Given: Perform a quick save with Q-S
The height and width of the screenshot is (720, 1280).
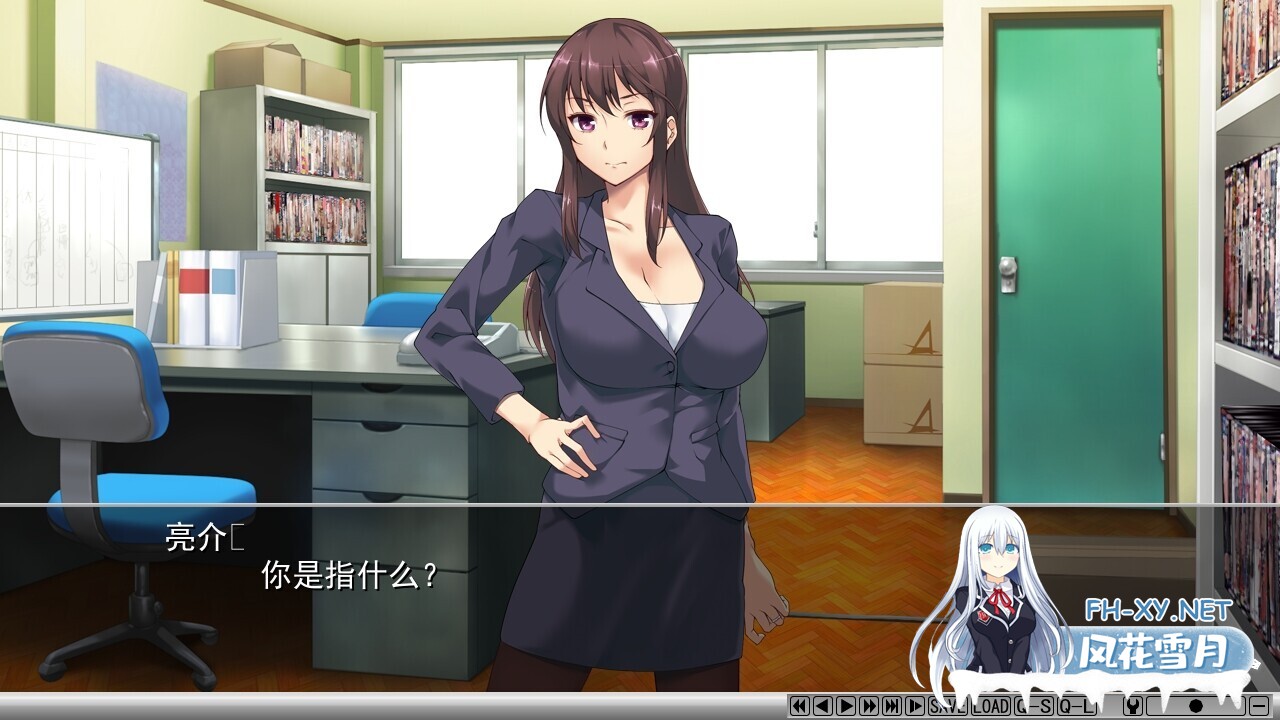Looking at the screenshot, I should pos(1035,706).
